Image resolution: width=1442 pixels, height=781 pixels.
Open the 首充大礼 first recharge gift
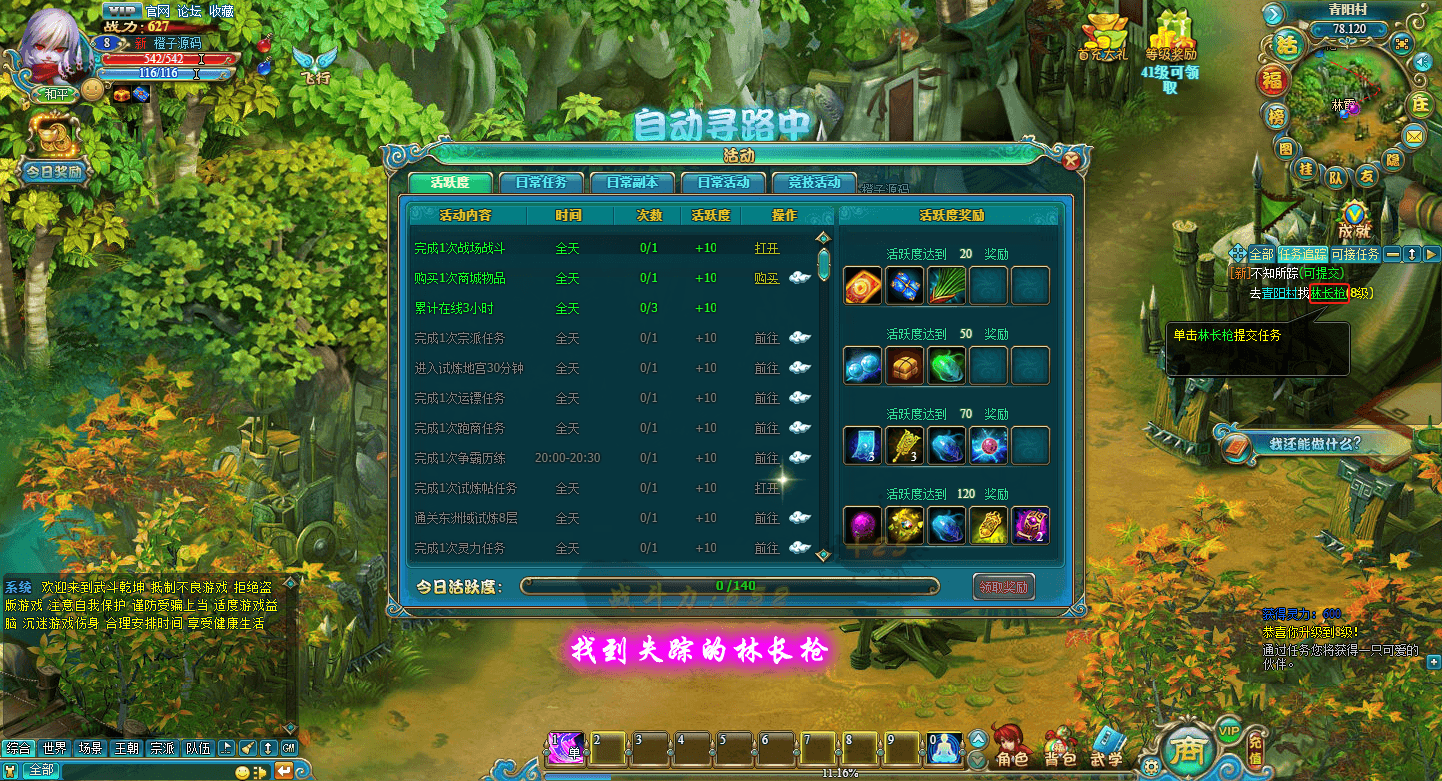tap(1104, 38)
